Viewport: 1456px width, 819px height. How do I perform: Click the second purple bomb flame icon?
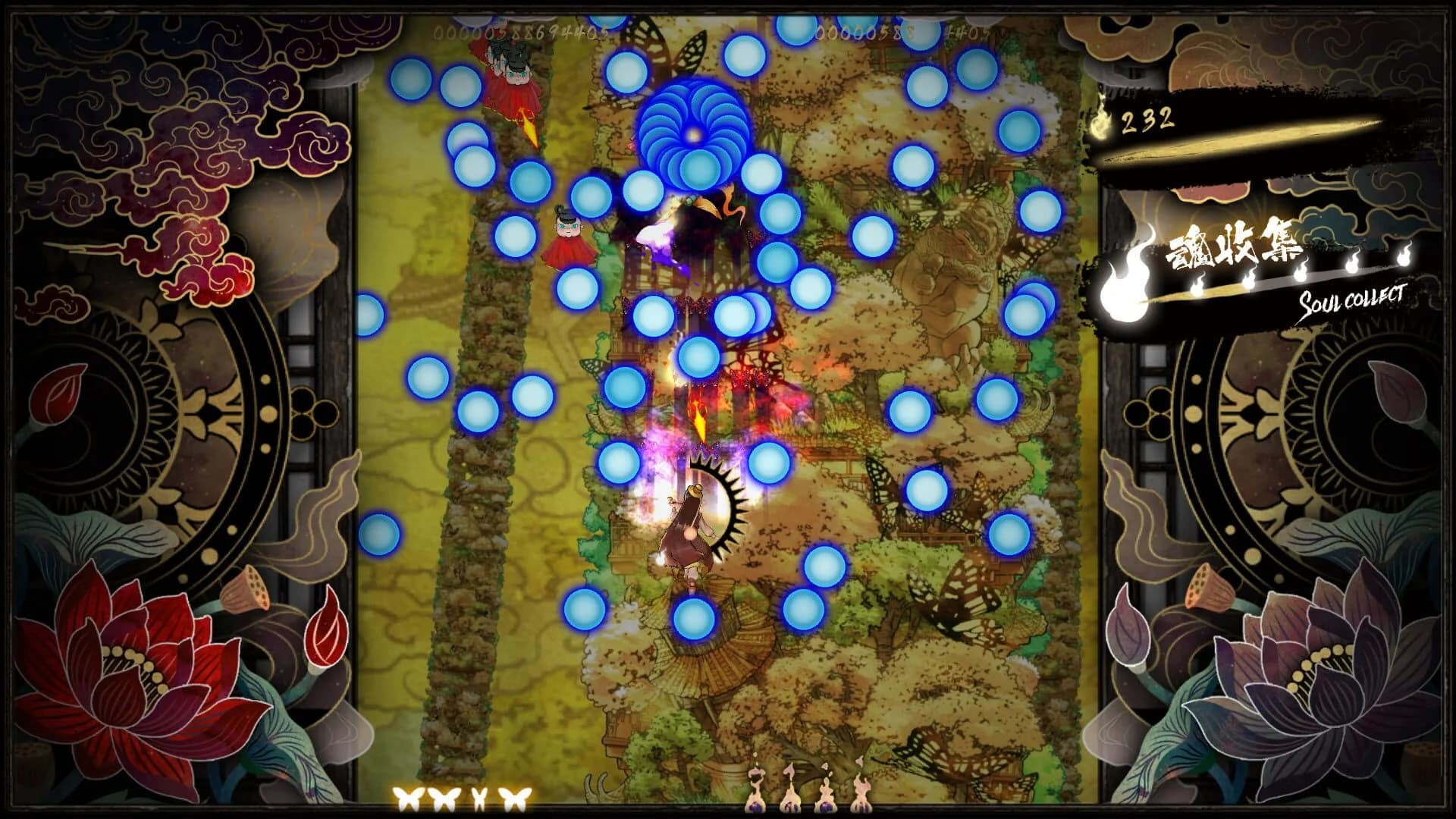[x=790, y=798]
